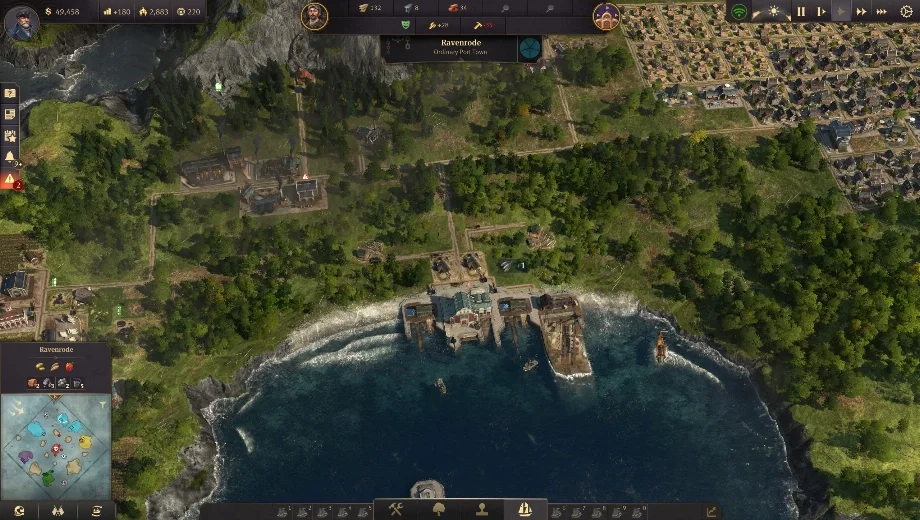Click the green network status icon
The width and height of the screenshot is (920, 520).
739,12
